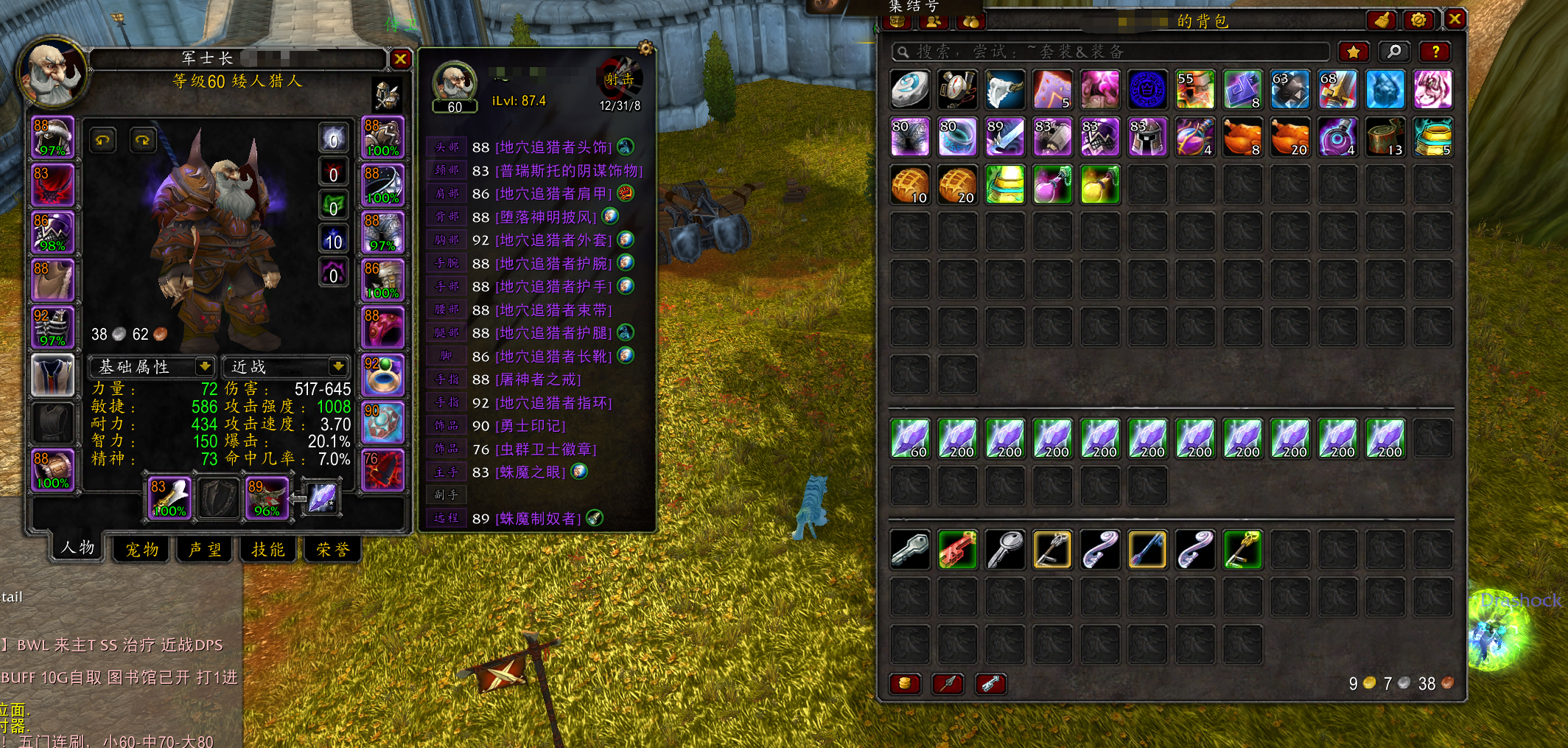Use the Hearthstone in the bag
The width and height of the screenshot is (1568, 748).
click(910, 90)
